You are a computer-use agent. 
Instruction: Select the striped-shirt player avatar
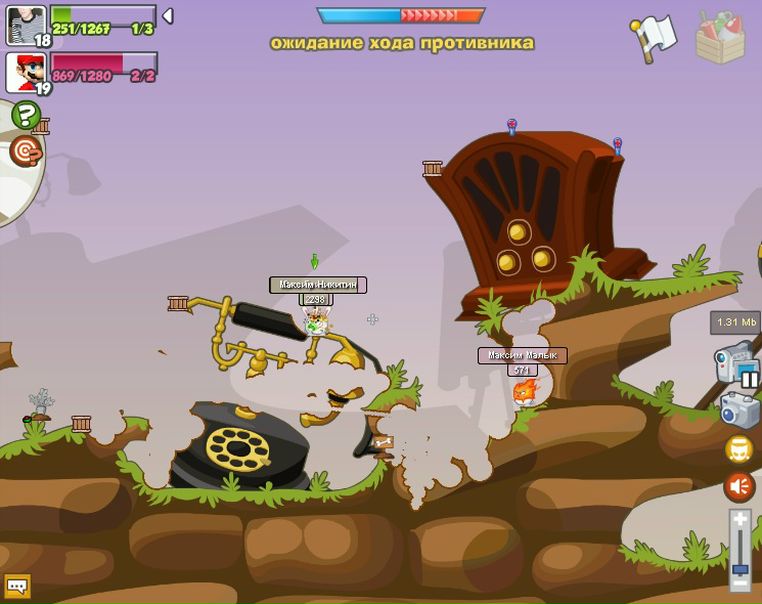click(25, 23)
